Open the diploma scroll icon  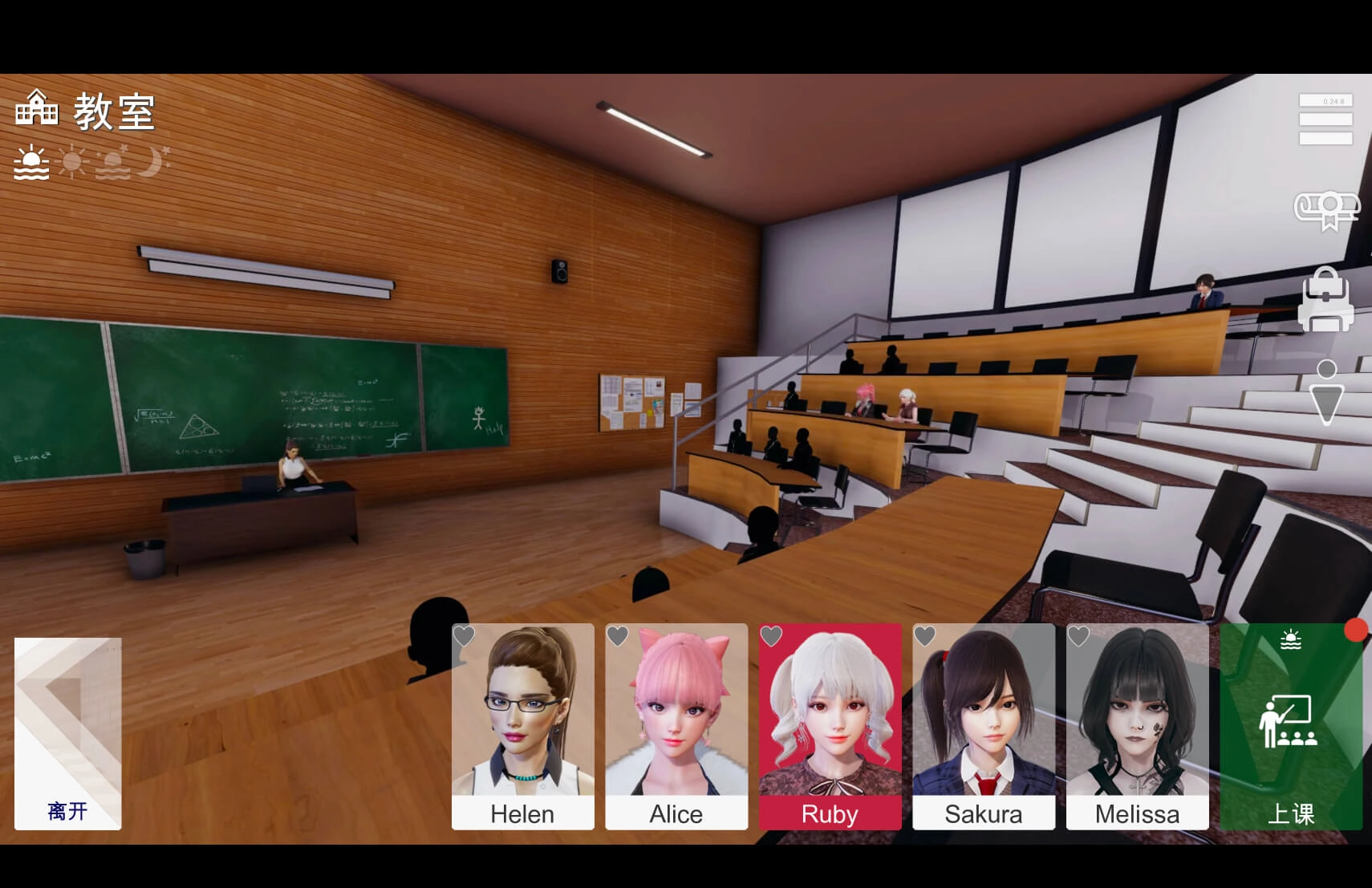pos(1326,210)
